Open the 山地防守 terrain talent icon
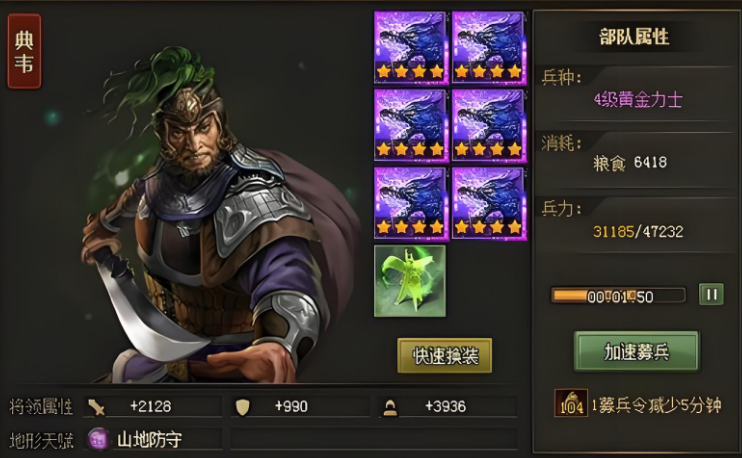 98,438
